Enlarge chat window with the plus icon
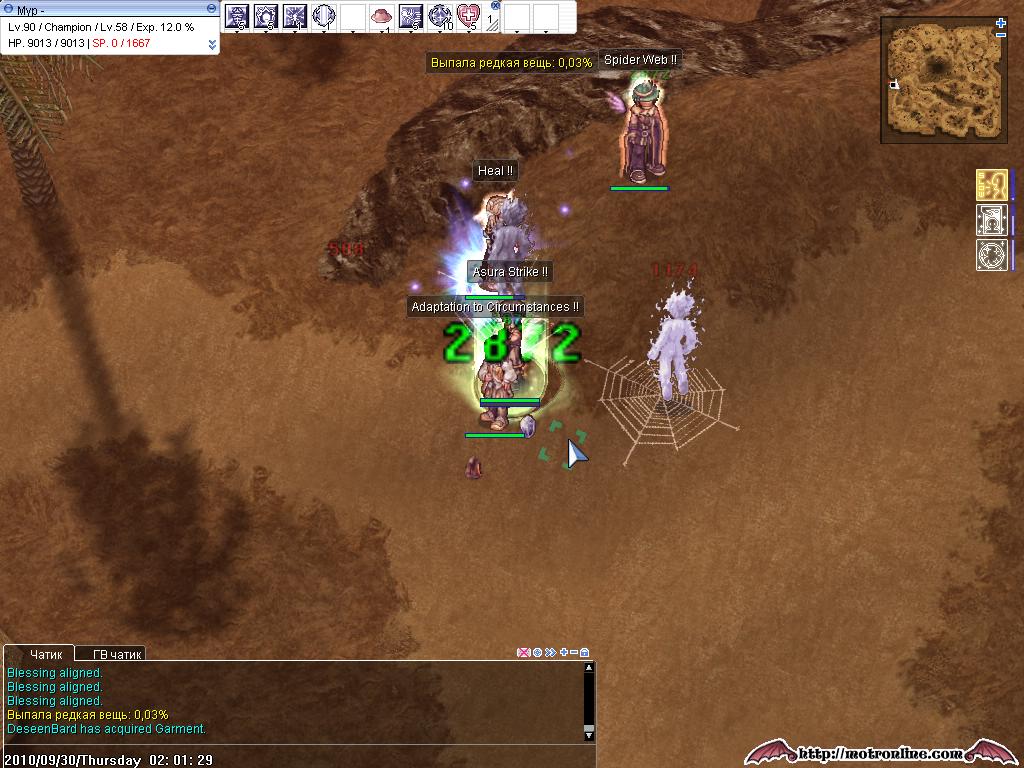Screen dimensions: 1024x768 click(x=564, y=652)
